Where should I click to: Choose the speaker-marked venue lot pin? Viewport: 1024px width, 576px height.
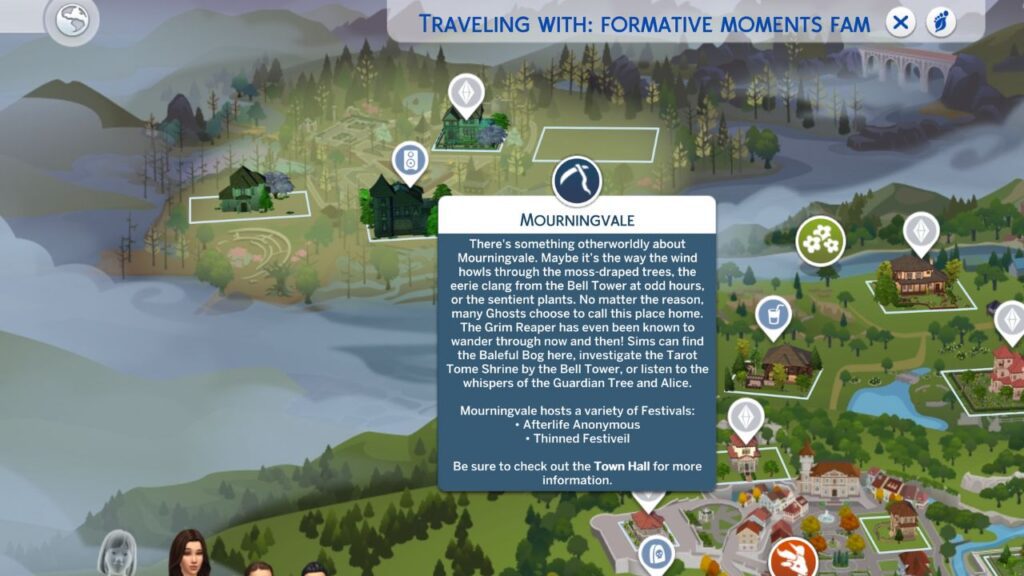point(408,160)
